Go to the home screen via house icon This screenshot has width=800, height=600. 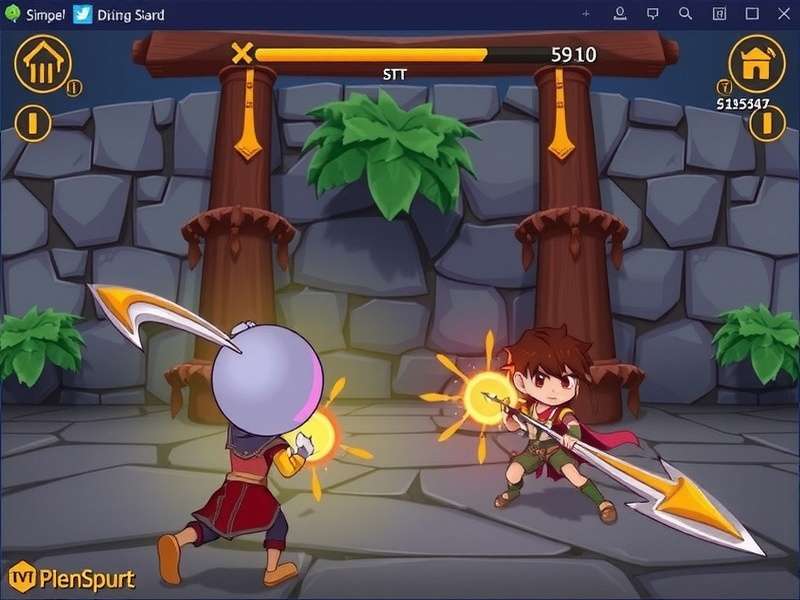click(757, 63)
